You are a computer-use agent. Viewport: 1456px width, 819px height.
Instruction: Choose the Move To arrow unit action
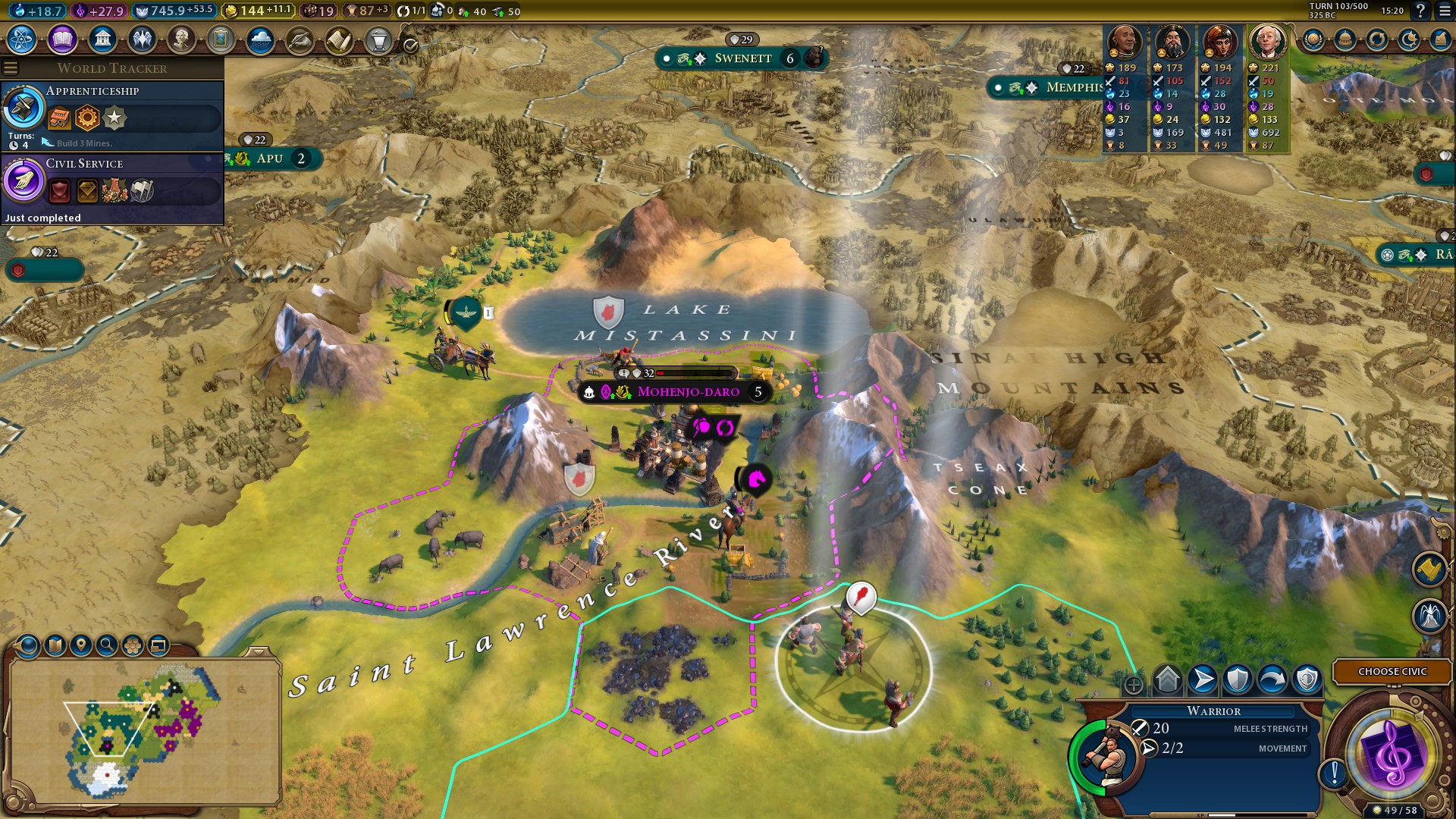pos(1203,679)
